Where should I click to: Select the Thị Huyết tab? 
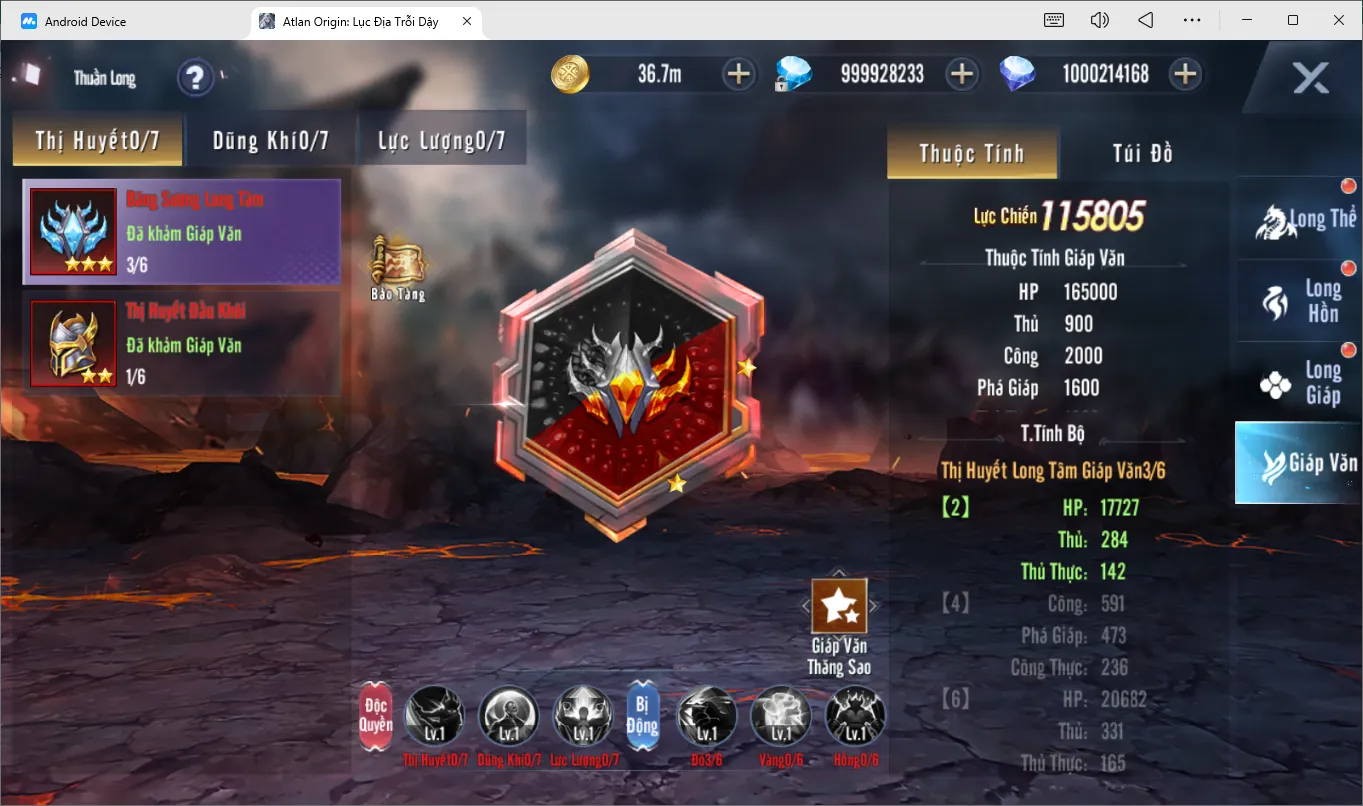click(97, 141)
